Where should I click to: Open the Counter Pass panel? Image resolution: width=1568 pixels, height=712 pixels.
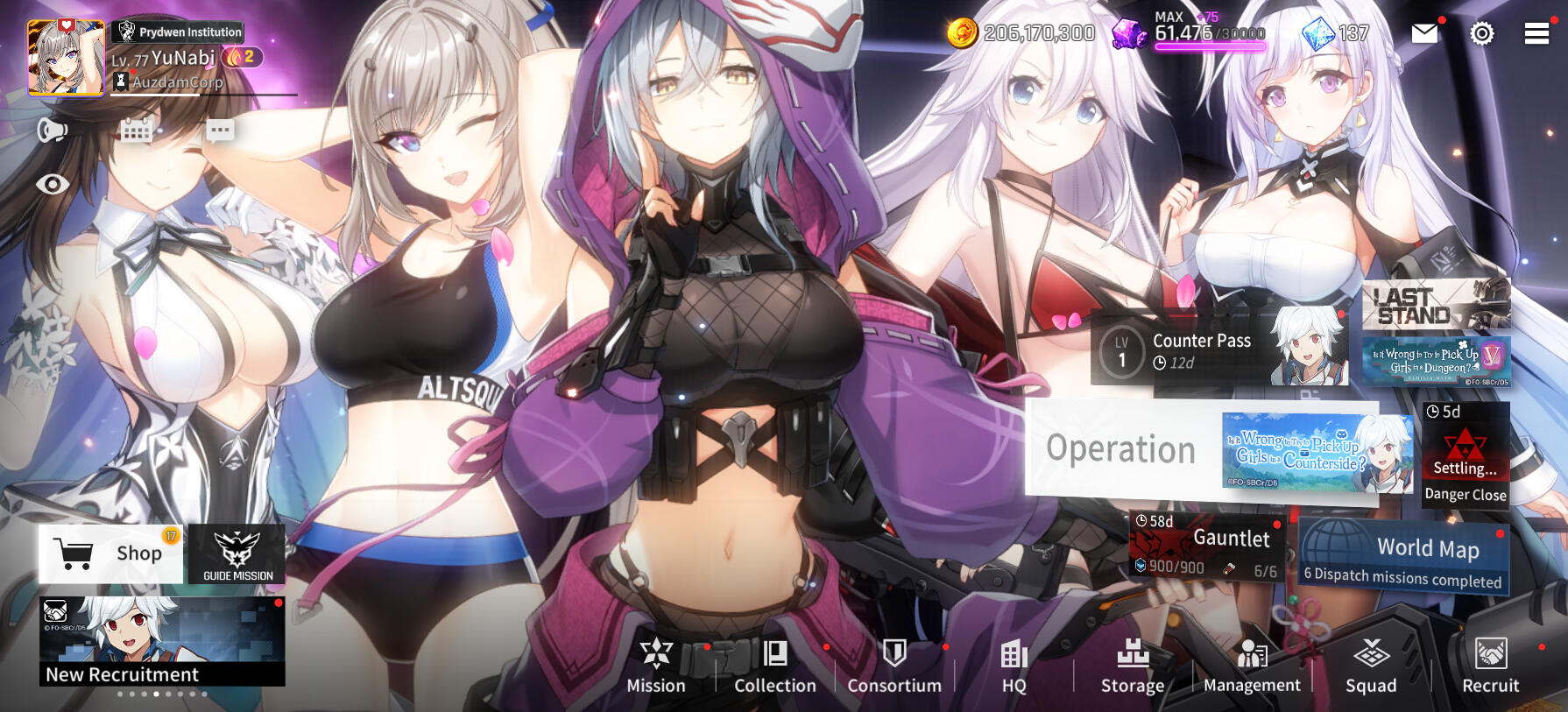tap(1218, 349)
